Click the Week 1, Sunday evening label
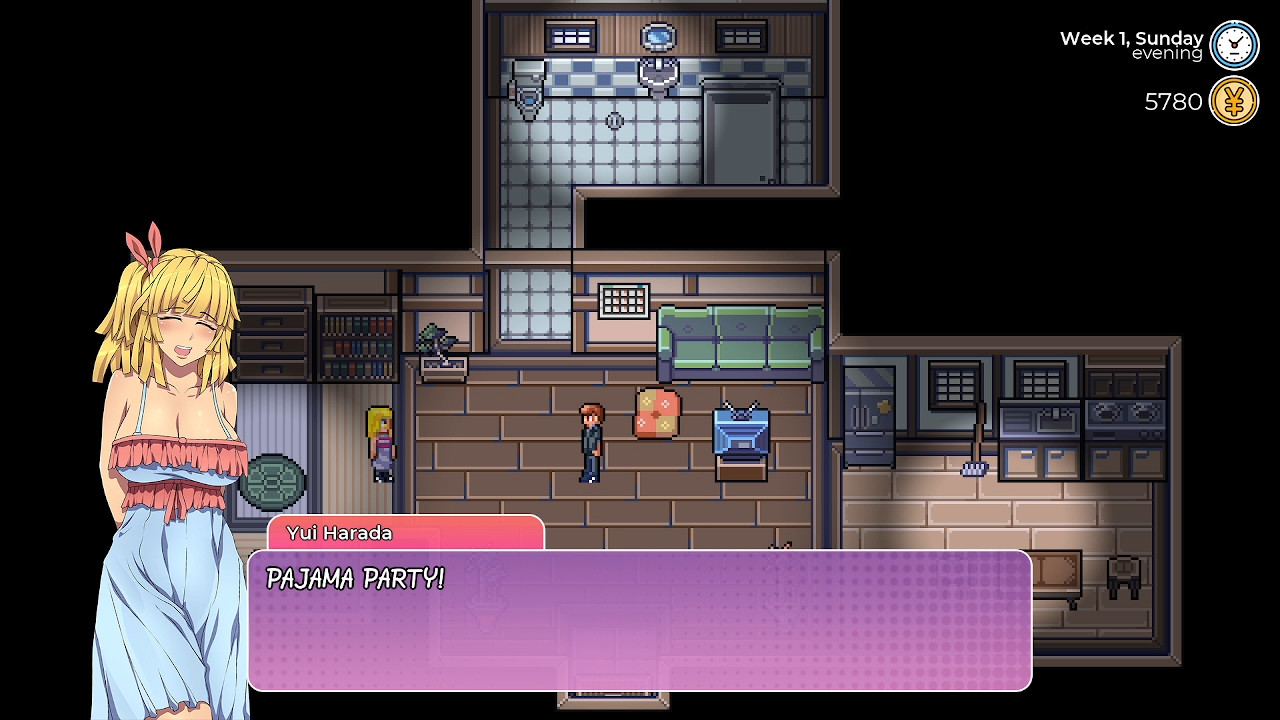The height and width of the screenshot is (720, 1280). (x=1128, y=44)
